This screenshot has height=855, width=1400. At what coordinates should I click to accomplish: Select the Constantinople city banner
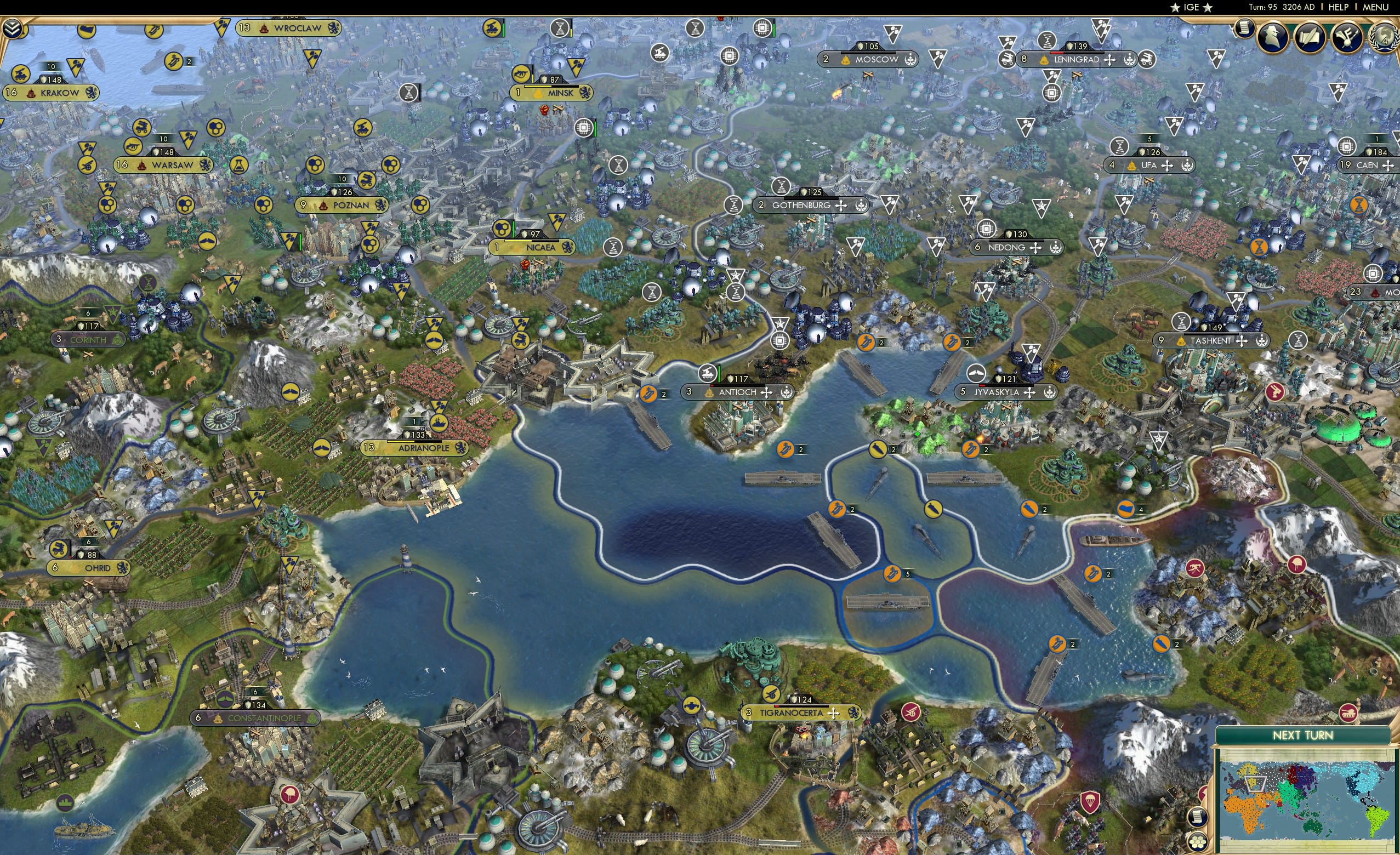pyautogui.click(x=255, y=718)
